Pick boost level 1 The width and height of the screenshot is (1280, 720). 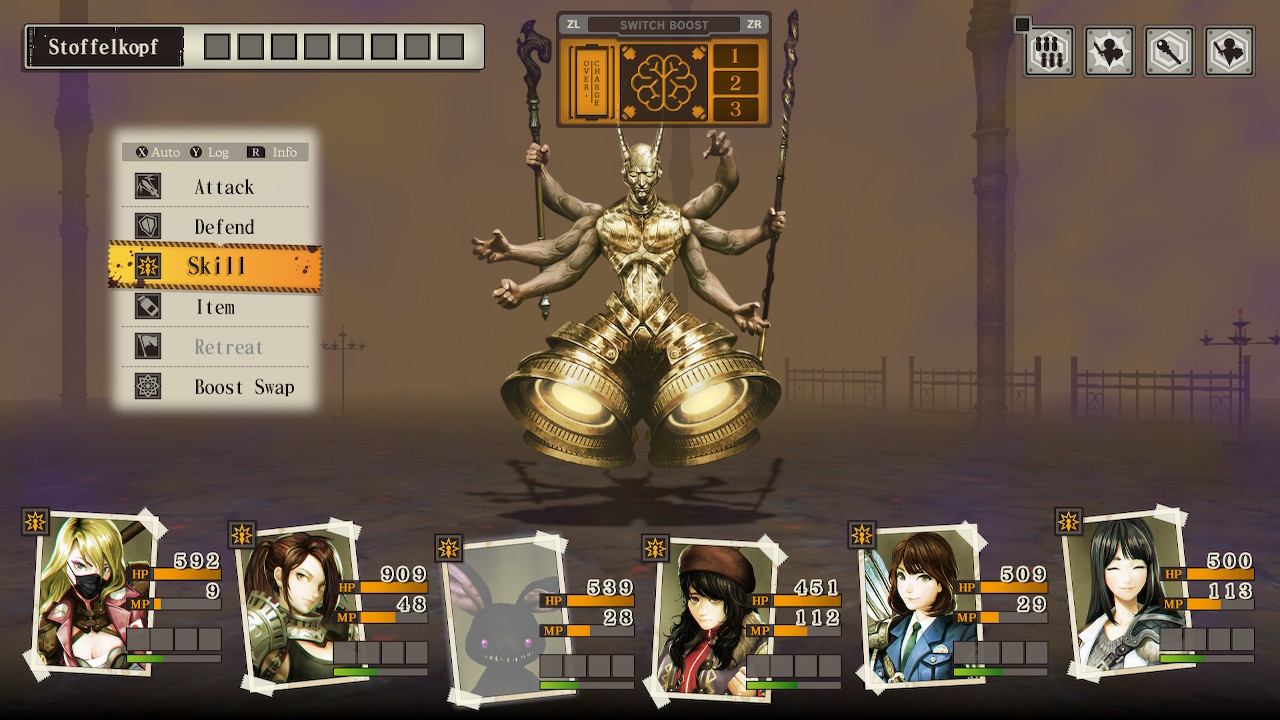(x=735, y=56)
